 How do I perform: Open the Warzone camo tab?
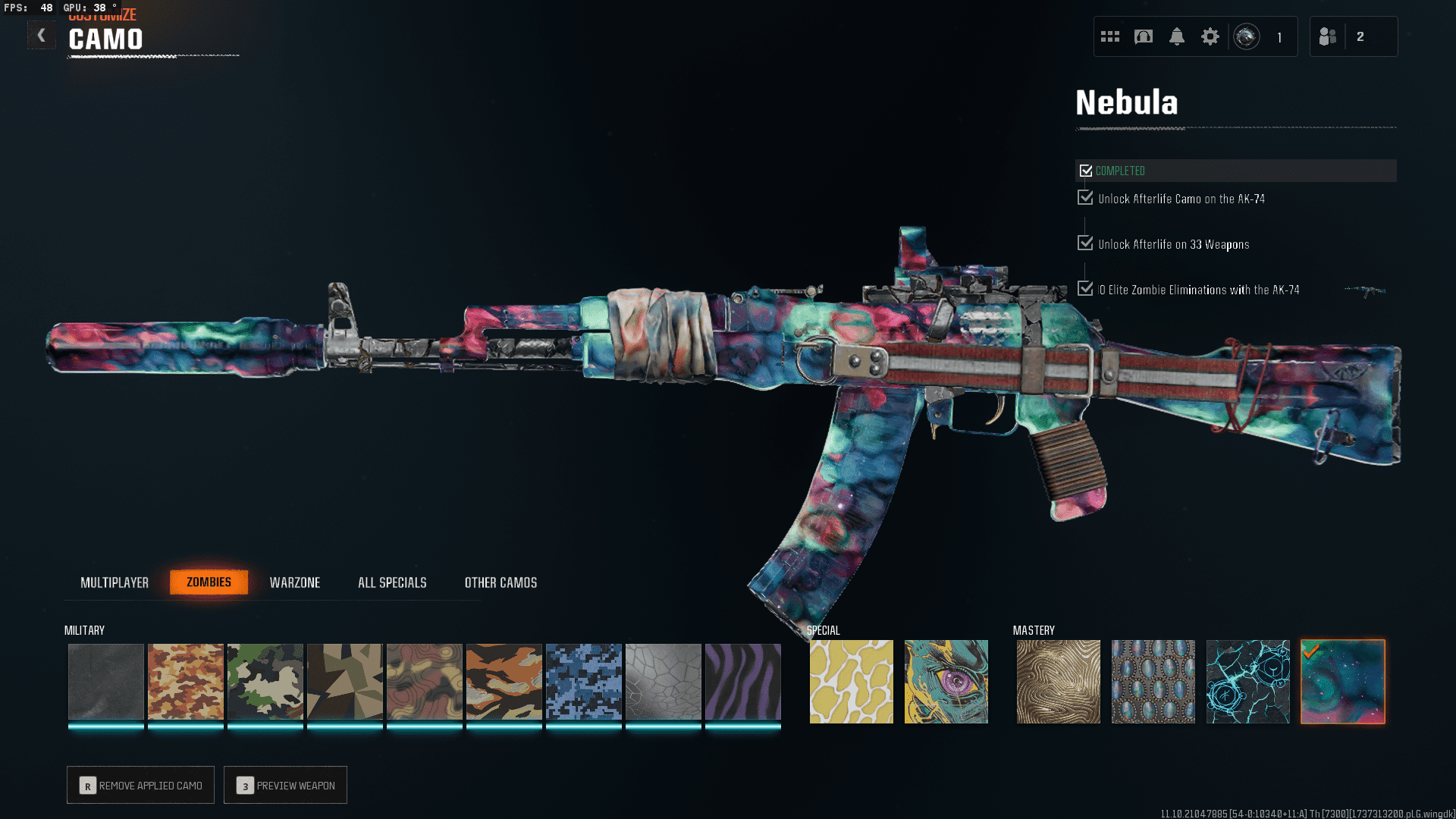click(295, 582)
